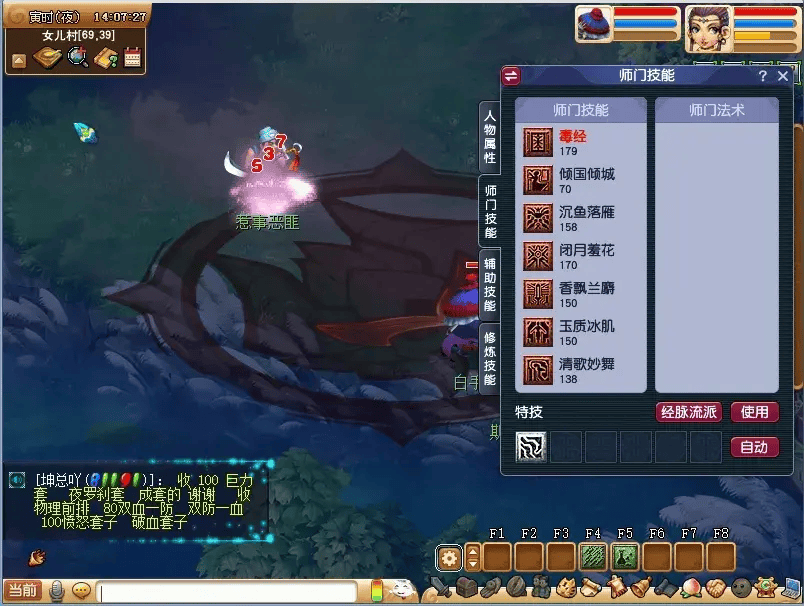
Task: Open help for the 师门技能 window
Action: point(763,76)
